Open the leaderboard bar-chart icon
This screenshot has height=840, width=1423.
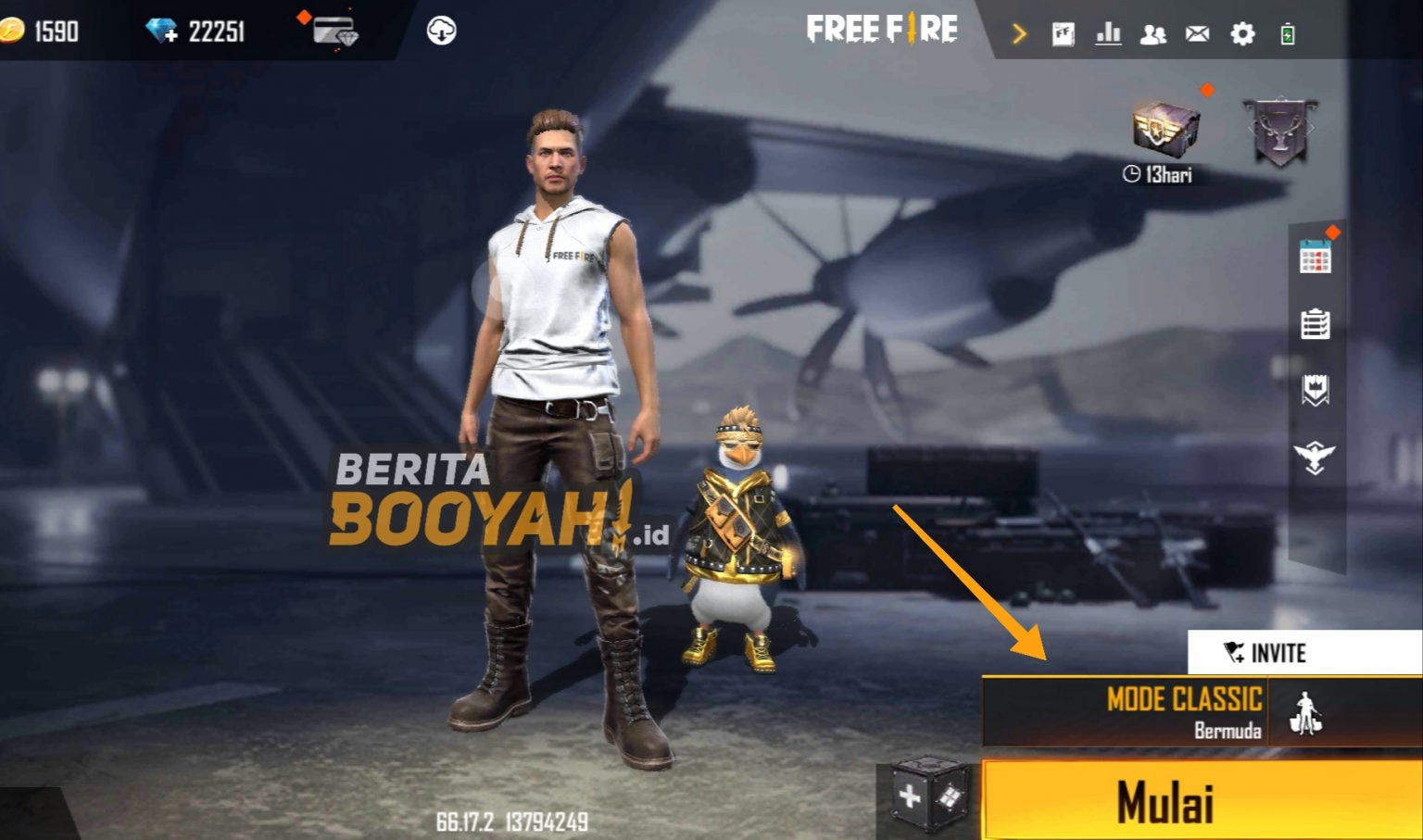click(1109, 33)
